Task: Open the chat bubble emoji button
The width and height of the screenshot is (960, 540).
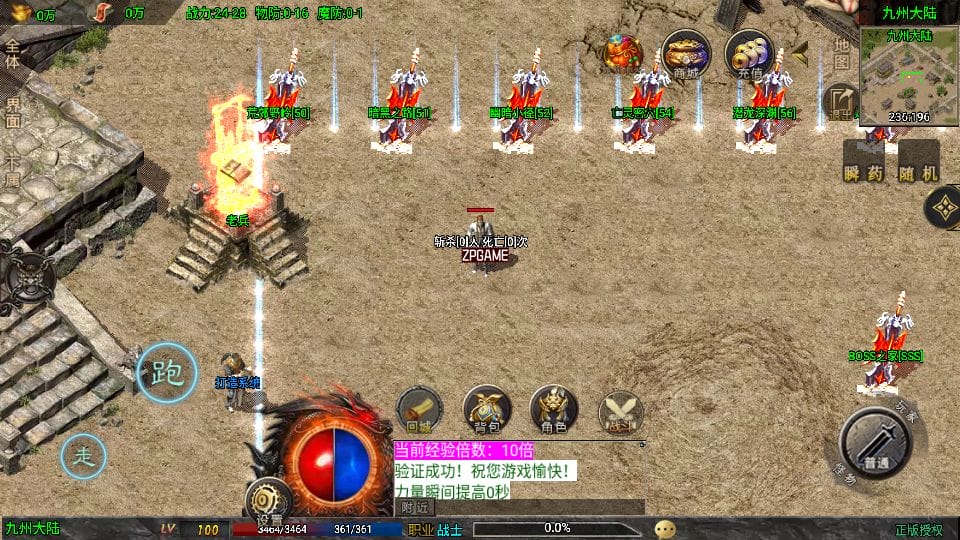Action: (x=665, y=529)
